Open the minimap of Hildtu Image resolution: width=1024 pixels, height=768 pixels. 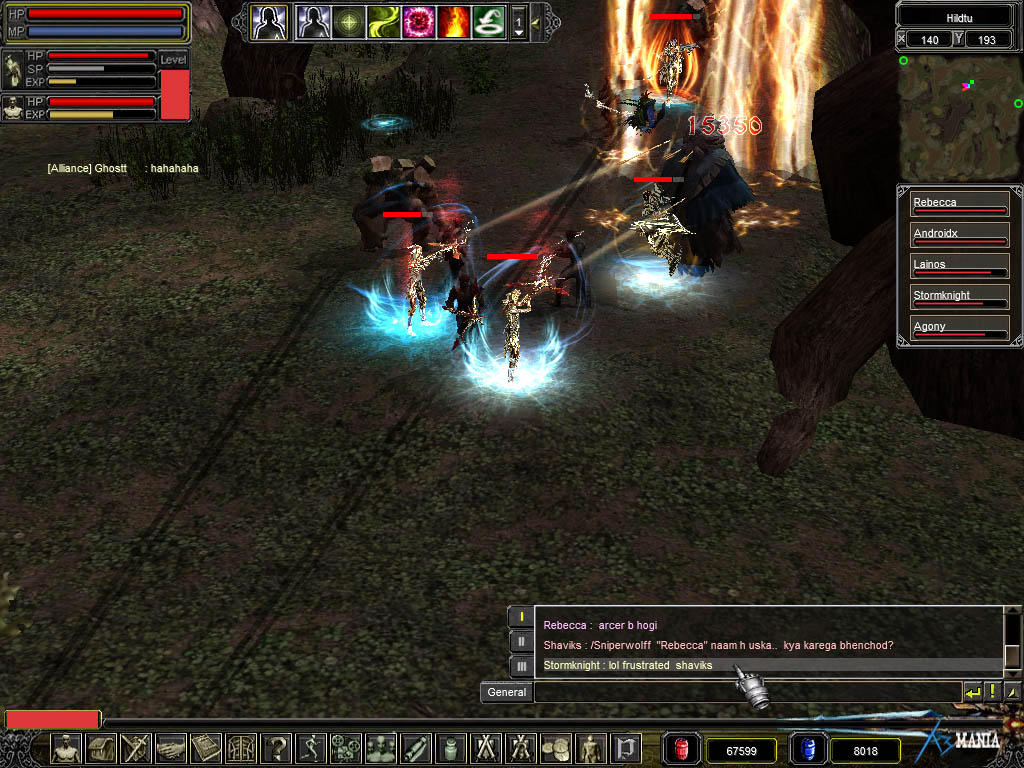(959, 117)
